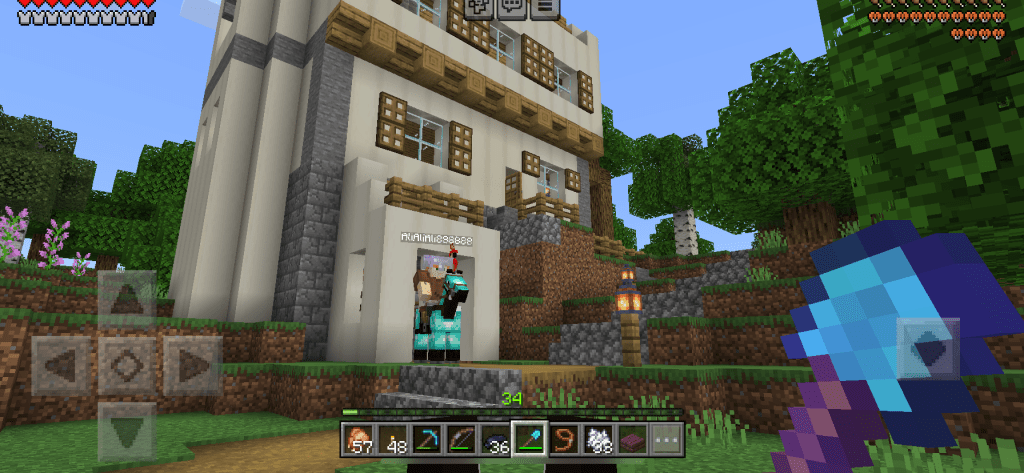Select the cooked food stack of 57
The width and height of the screenshot is (1024, 473).
357,437
